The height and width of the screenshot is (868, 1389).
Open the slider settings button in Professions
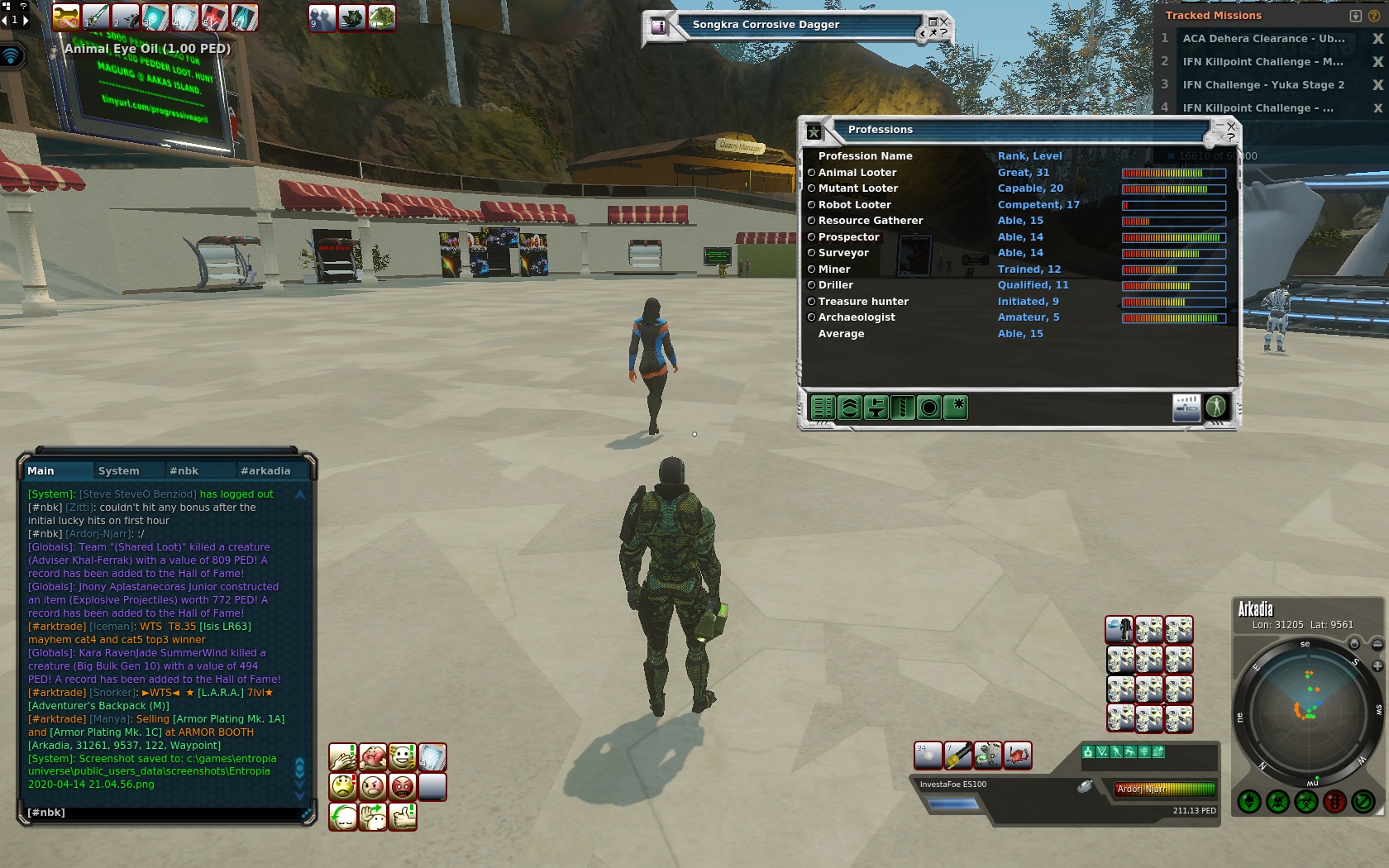1186,407
